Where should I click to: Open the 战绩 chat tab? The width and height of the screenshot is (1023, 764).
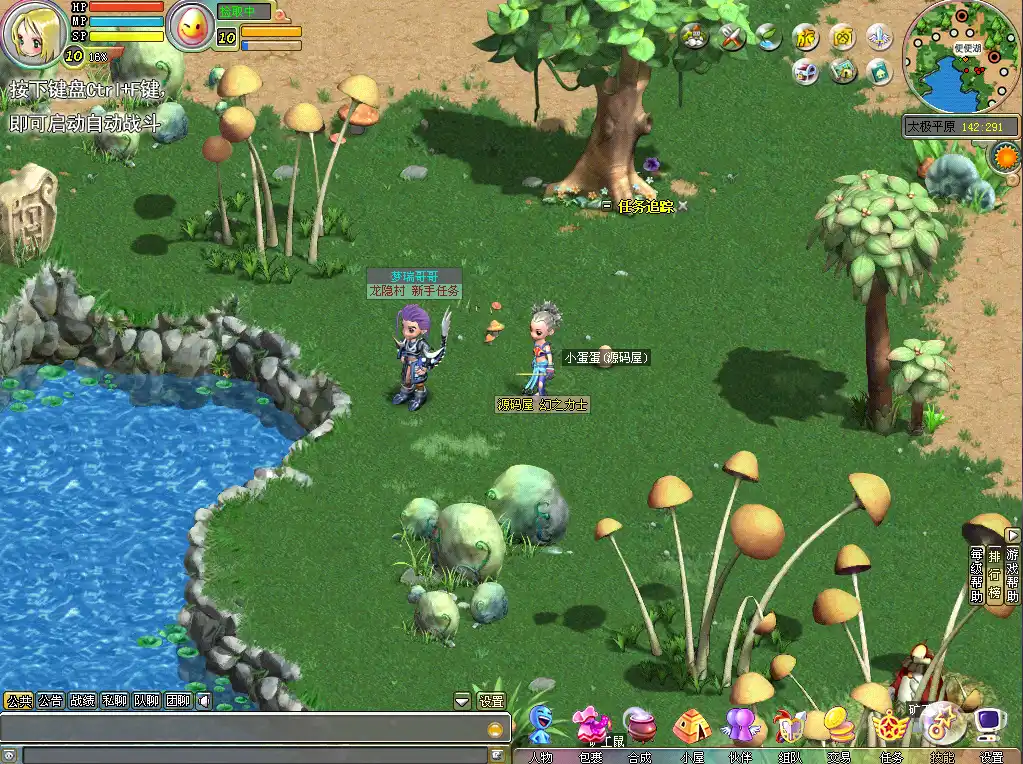(x=82, y=701)
